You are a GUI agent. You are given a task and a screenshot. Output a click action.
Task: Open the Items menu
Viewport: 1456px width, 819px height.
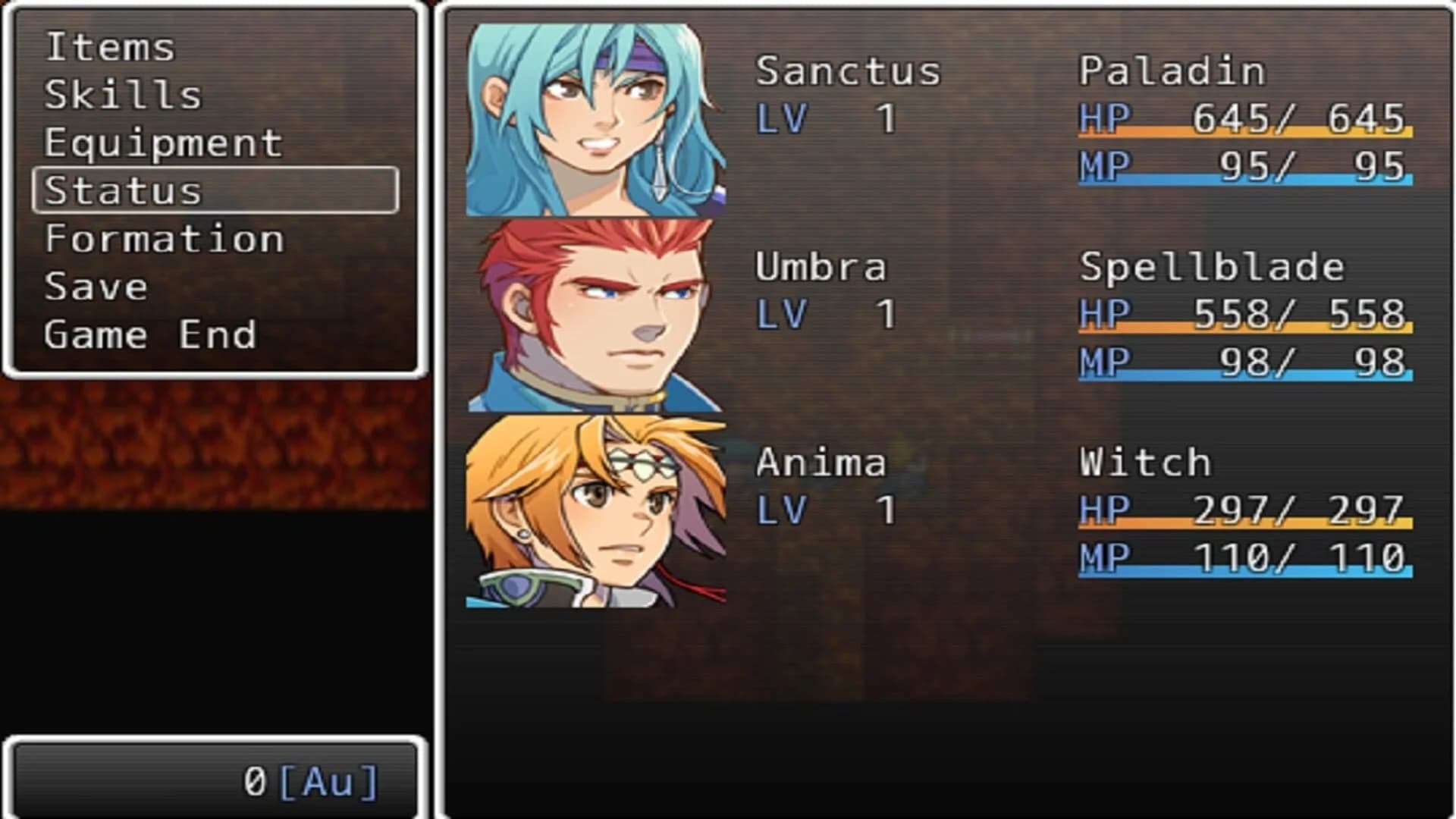(110, 45)
